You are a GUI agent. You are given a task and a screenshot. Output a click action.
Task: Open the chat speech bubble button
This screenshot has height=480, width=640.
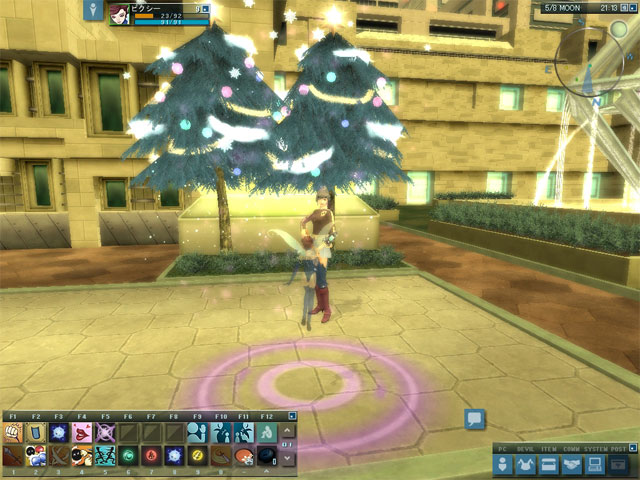pyautogui.click(x=475, y=420)
